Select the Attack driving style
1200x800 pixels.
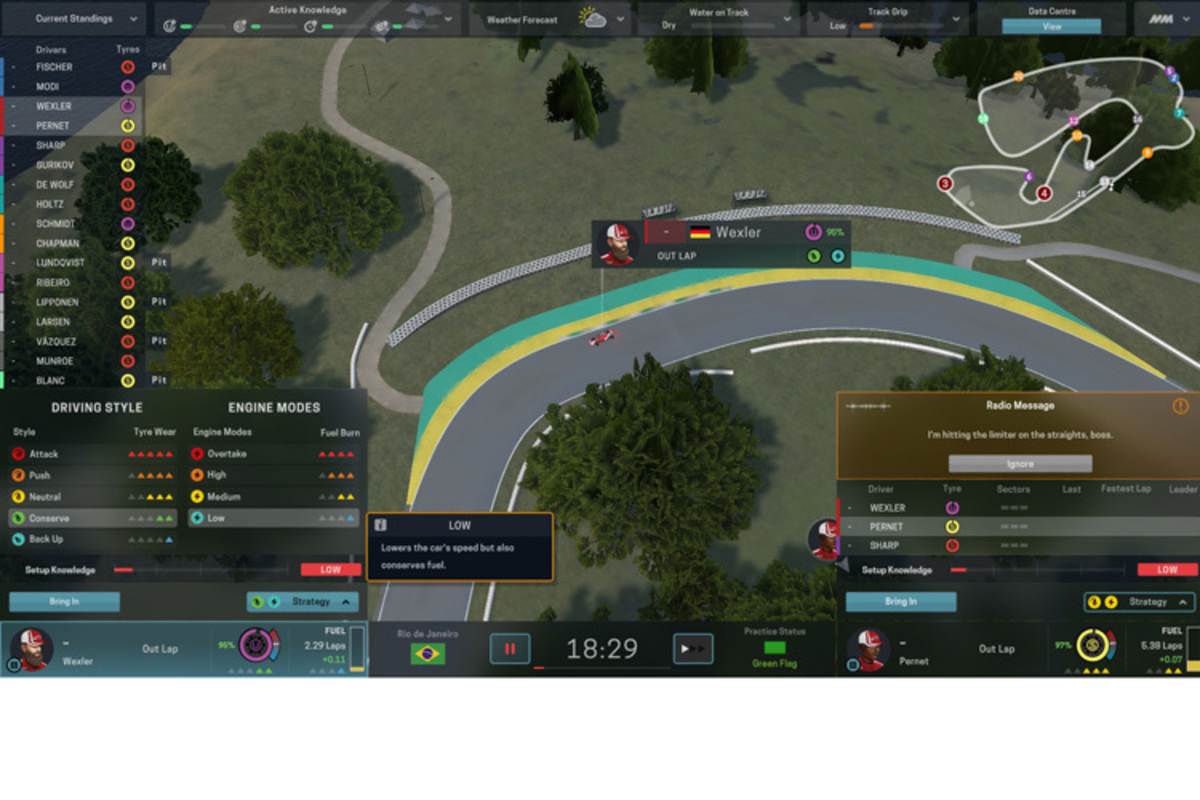45,454
